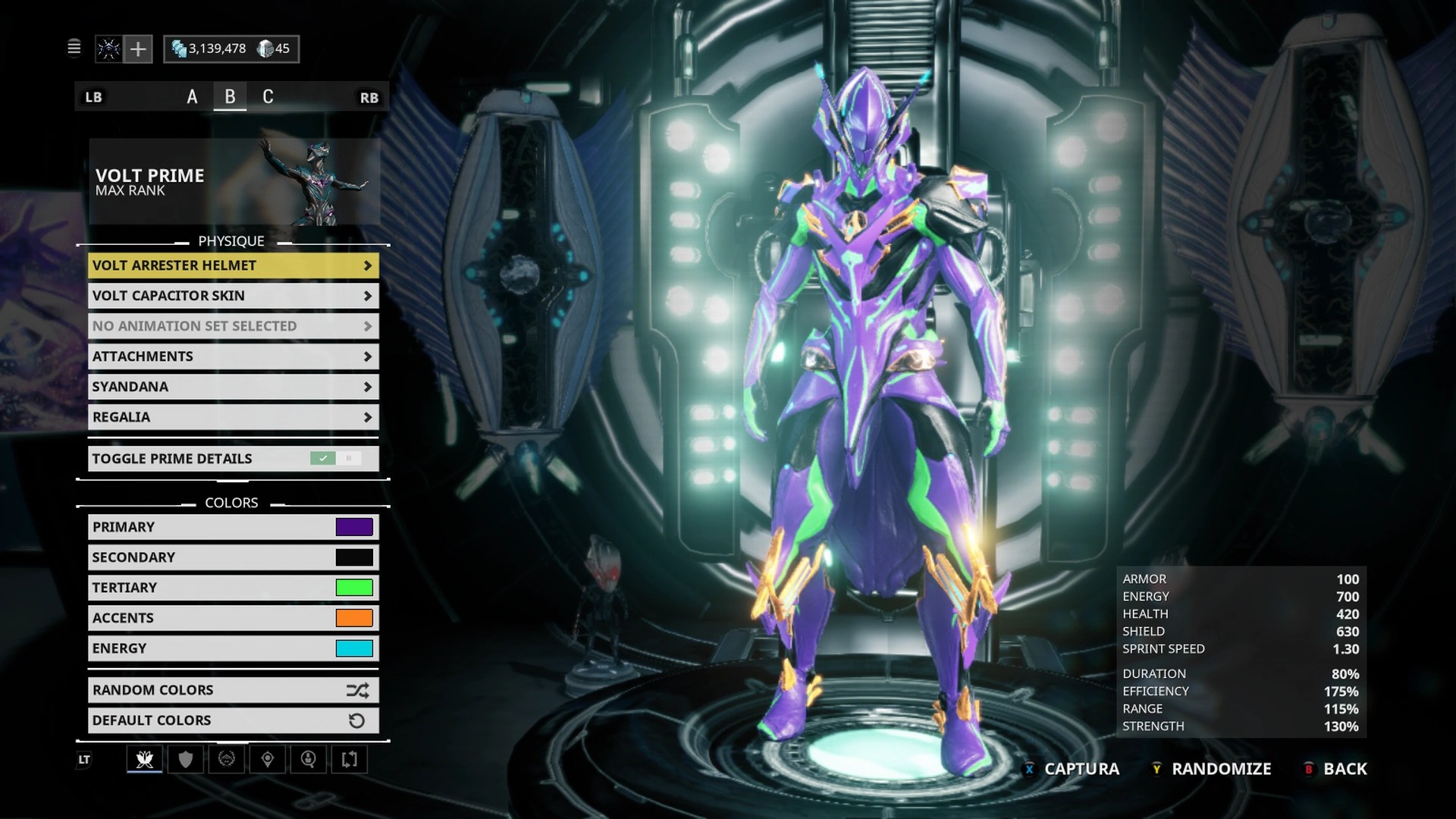This screenshot has width=1456, height=819.
Task: Open the Attachments menu
Action: click(x=233, y=356)
